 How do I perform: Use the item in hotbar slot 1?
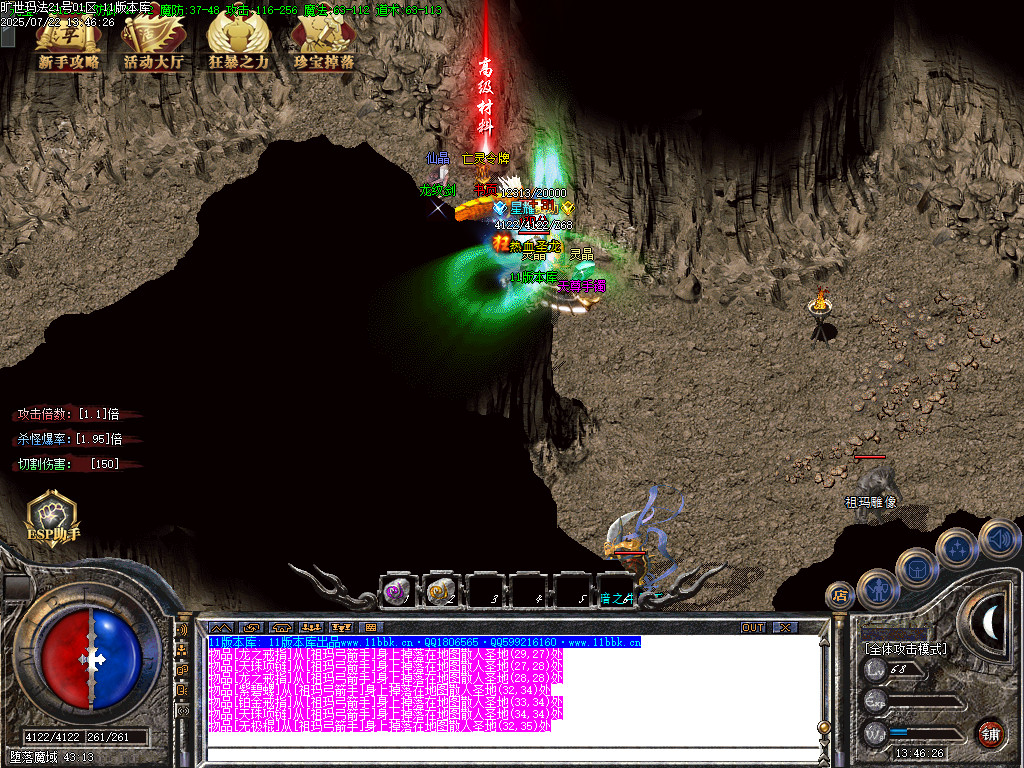(398, 591)
